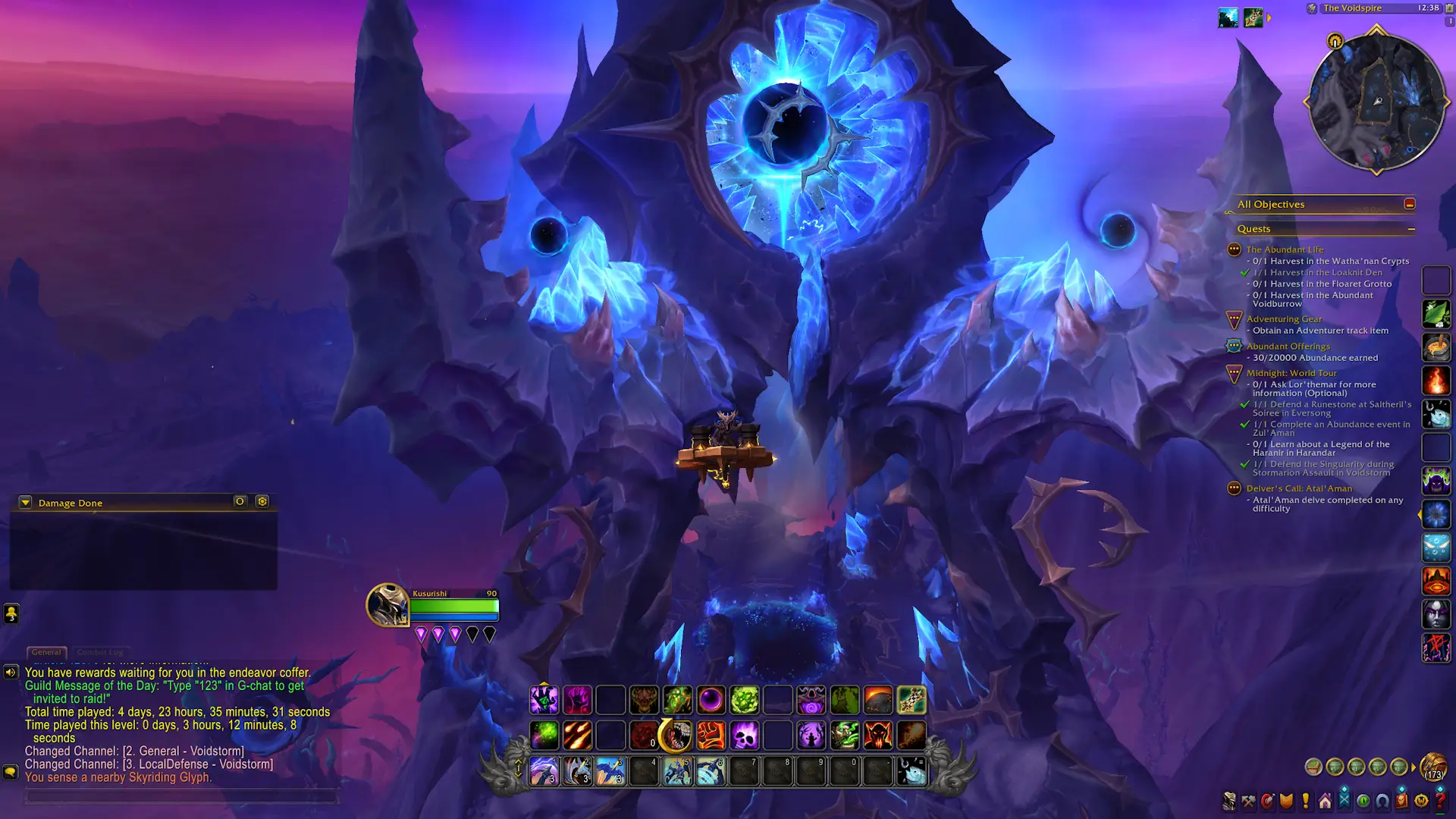The width and height of the screenshot is (1456, 819).
Task: Collapse the All Objectives tracker
Action: click(1409, 203)
